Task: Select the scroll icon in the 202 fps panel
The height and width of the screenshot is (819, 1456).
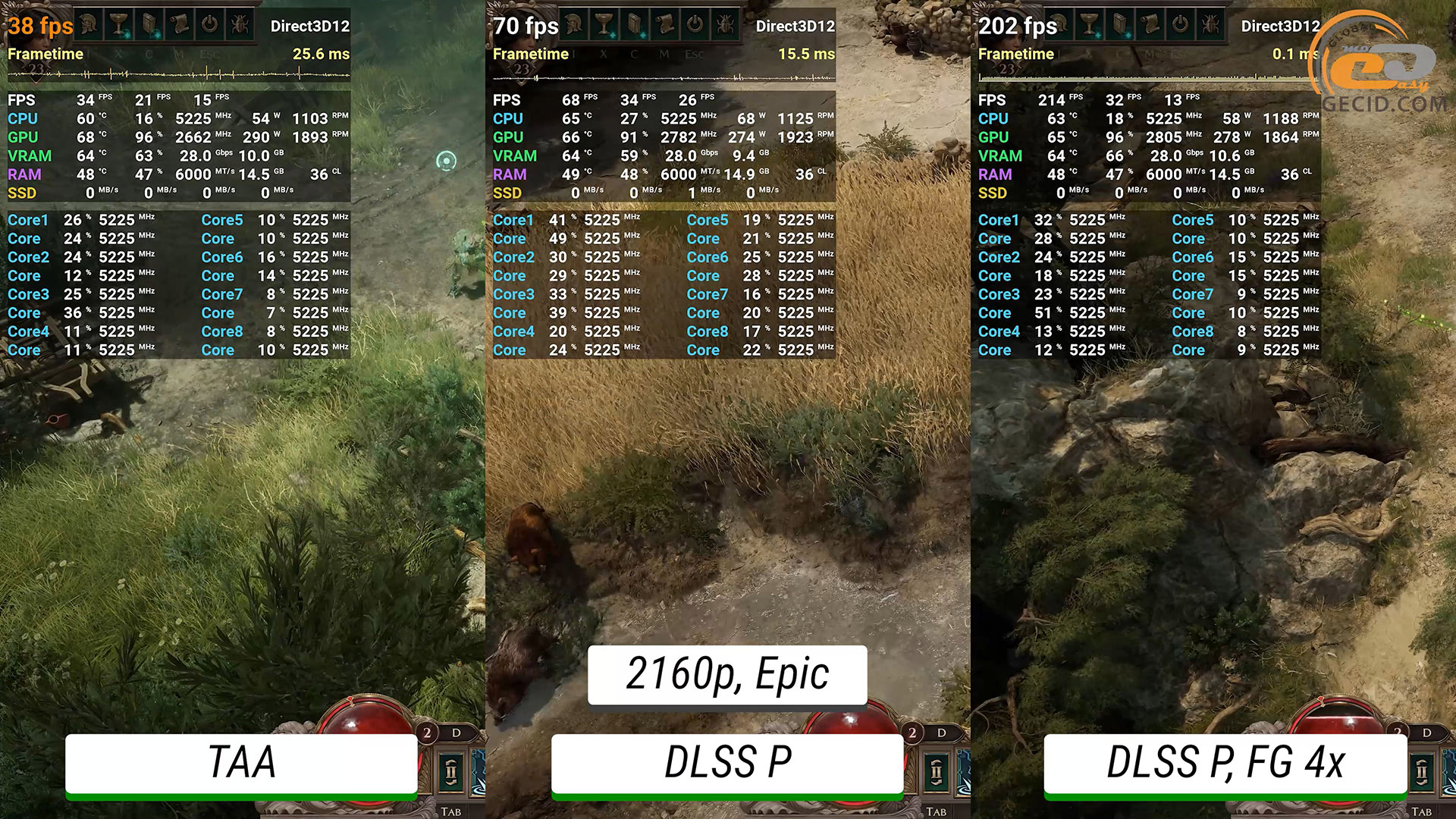Action: pos(1150,25)
